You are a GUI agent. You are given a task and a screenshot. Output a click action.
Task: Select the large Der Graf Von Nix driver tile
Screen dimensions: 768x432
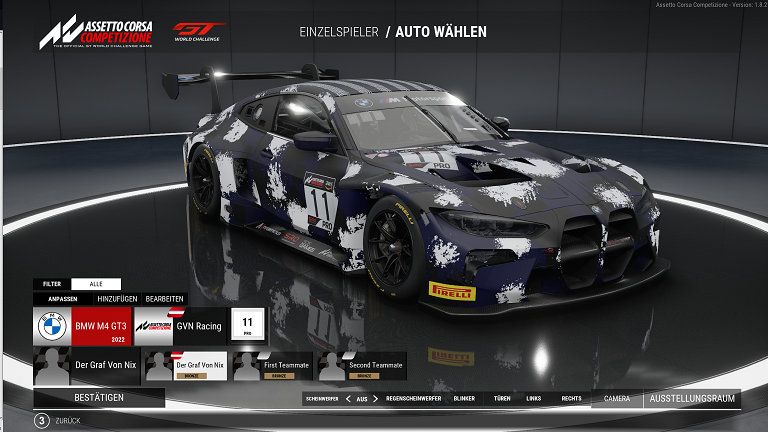pyautogui.click(x=84, y=366)
